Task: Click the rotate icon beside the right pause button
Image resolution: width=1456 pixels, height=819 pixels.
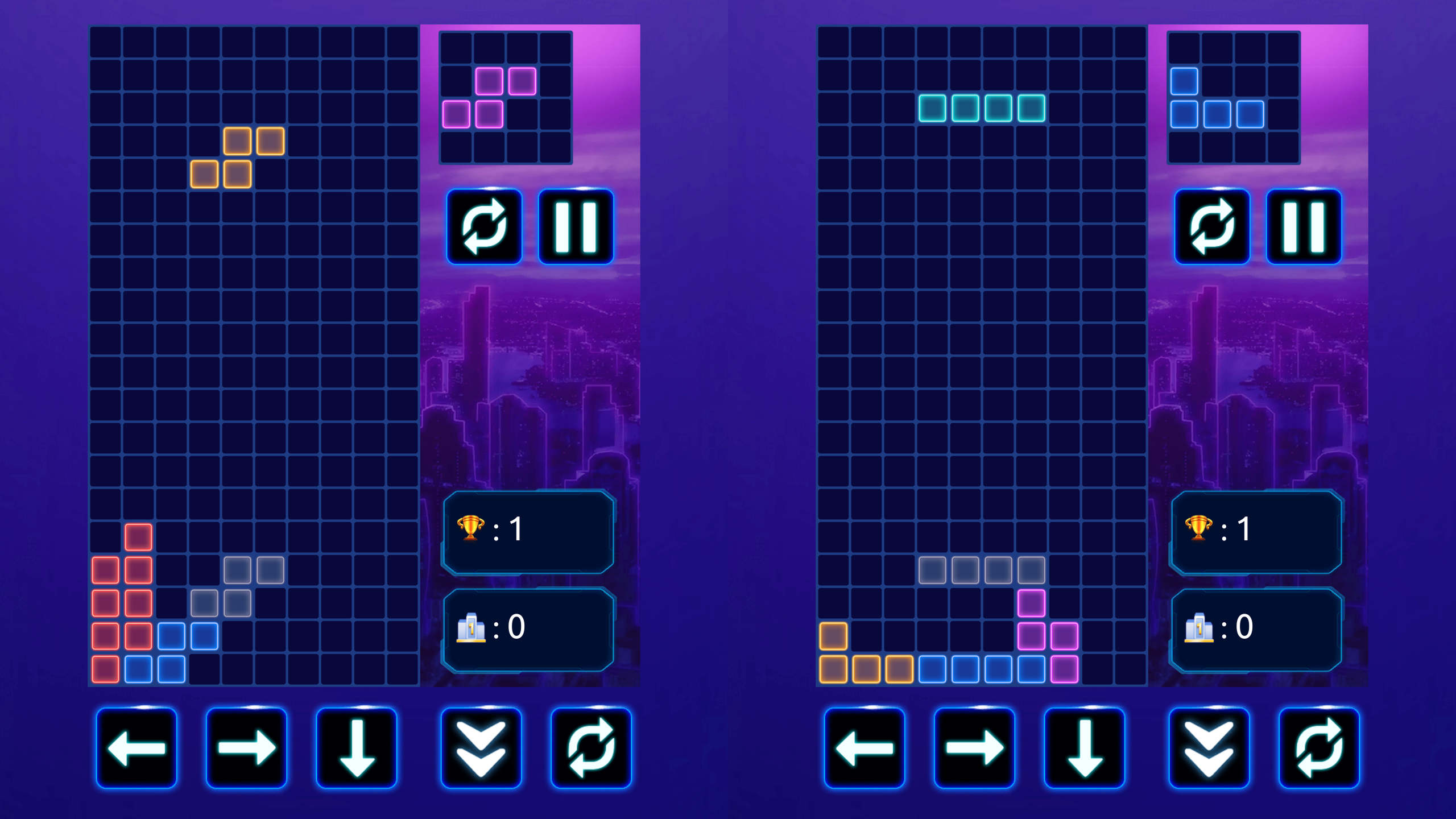Action: click(x=1212, y=227)
